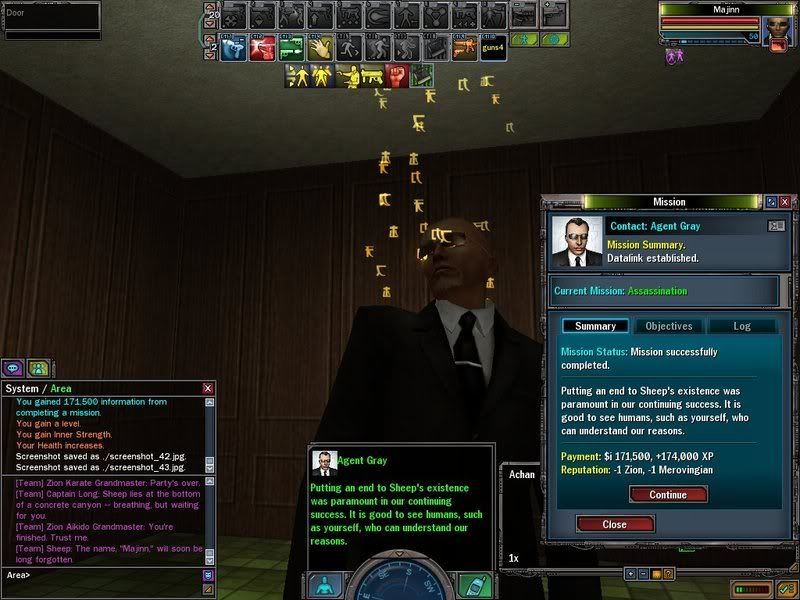800x600 pixels.
Task: Open the character figure icon left of compass
Action: 324,584
